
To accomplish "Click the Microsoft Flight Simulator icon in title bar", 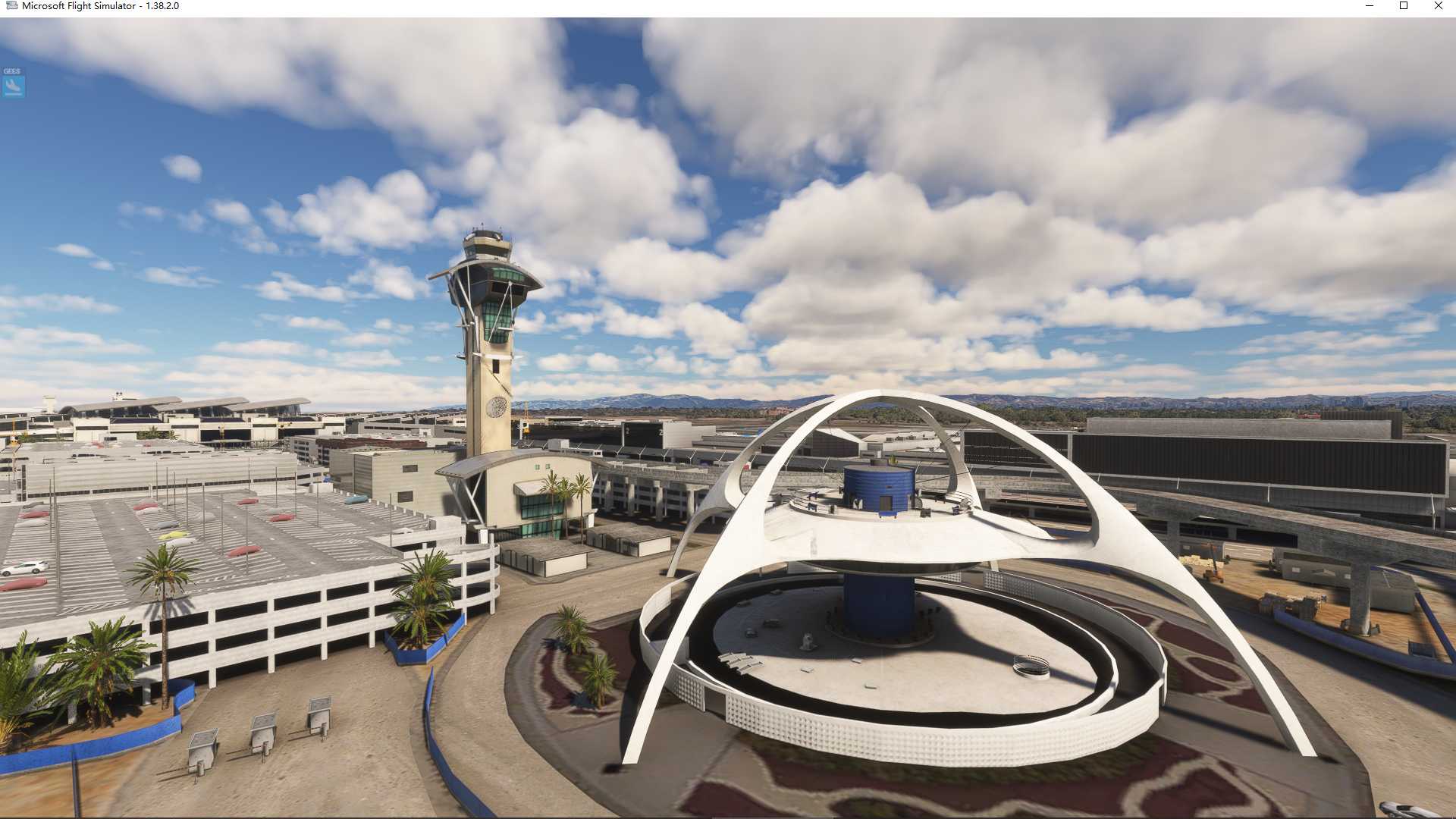I will point(13,5).
